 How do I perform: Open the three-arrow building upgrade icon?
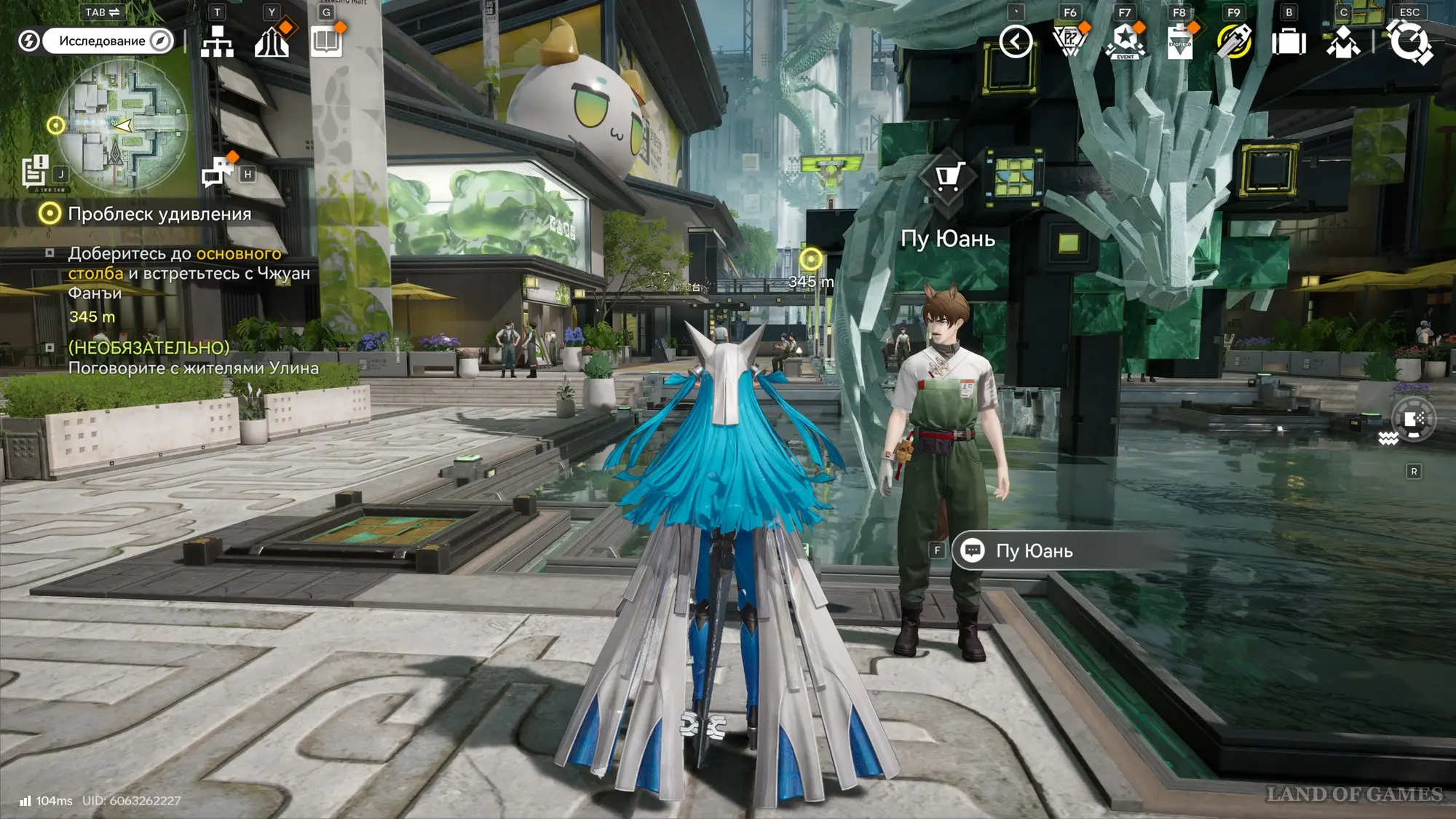272,41
